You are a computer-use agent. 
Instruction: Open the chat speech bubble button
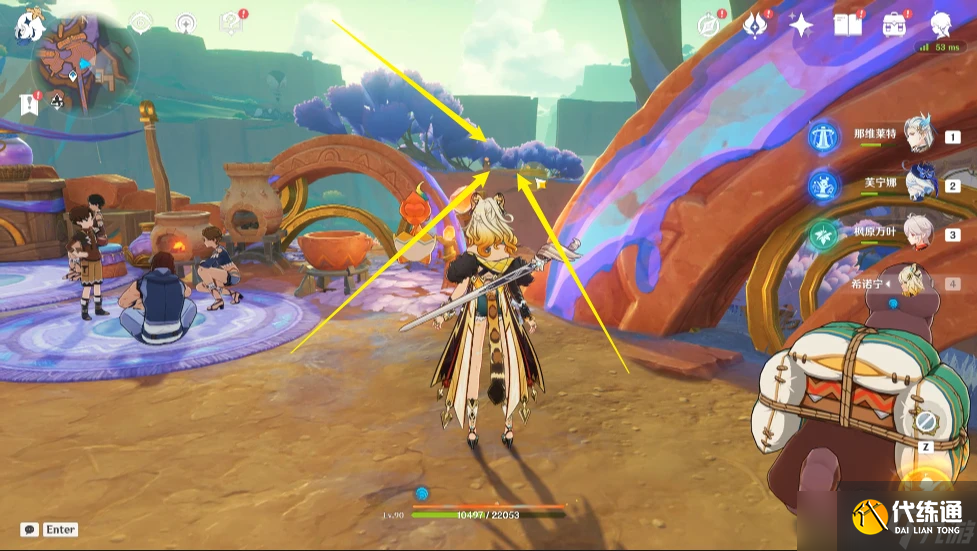pyautogui.click(x=30, y=529)
